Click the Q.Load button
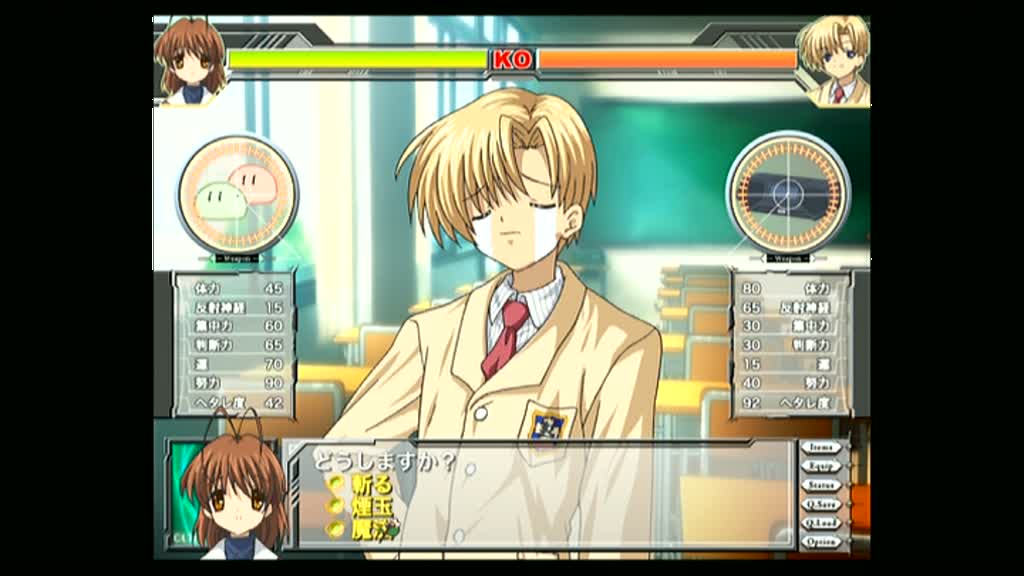This screenshot has height=576, width=1024. pos(821,523)
